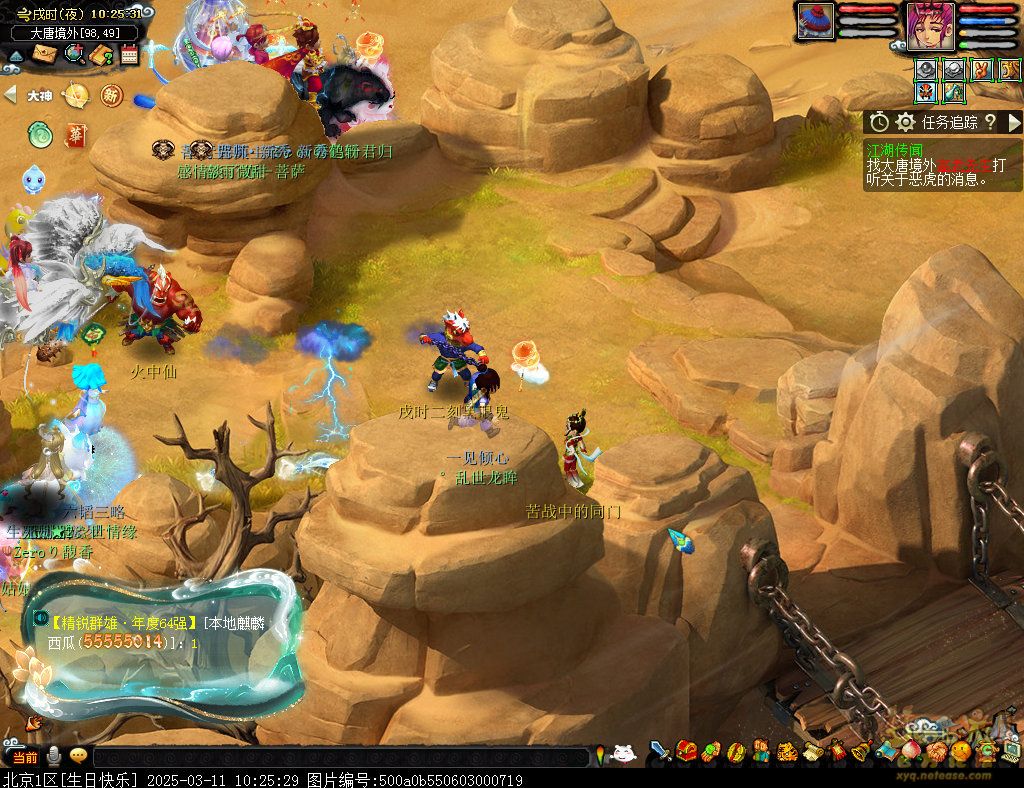The image size is (1024, 788).
Task: Select the pet portrait at top
Action: tap(815, 21)
